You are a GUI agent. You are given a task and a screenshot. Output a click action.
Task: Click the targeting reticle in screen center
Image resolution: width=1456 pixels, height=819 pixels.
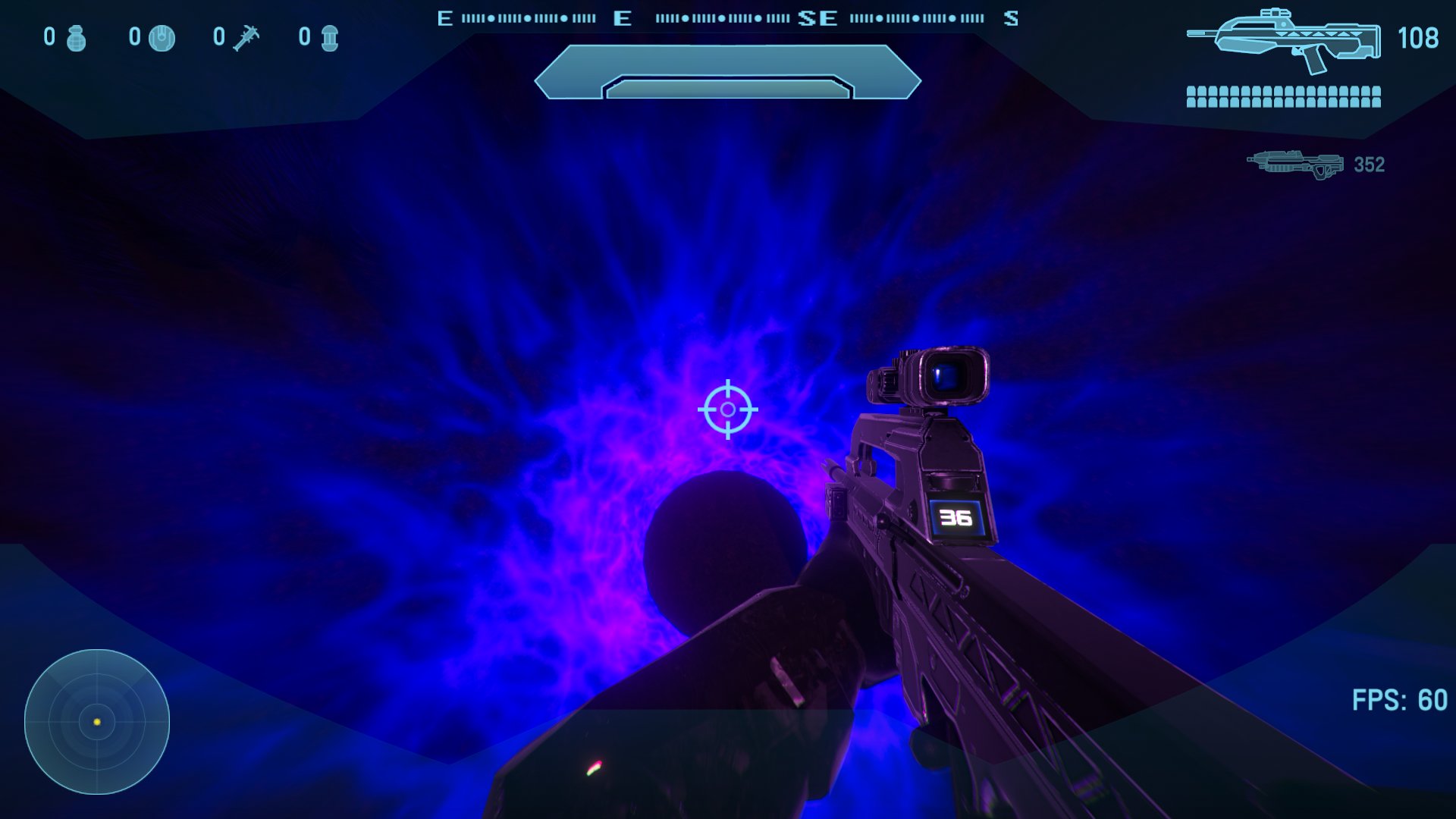728,409
